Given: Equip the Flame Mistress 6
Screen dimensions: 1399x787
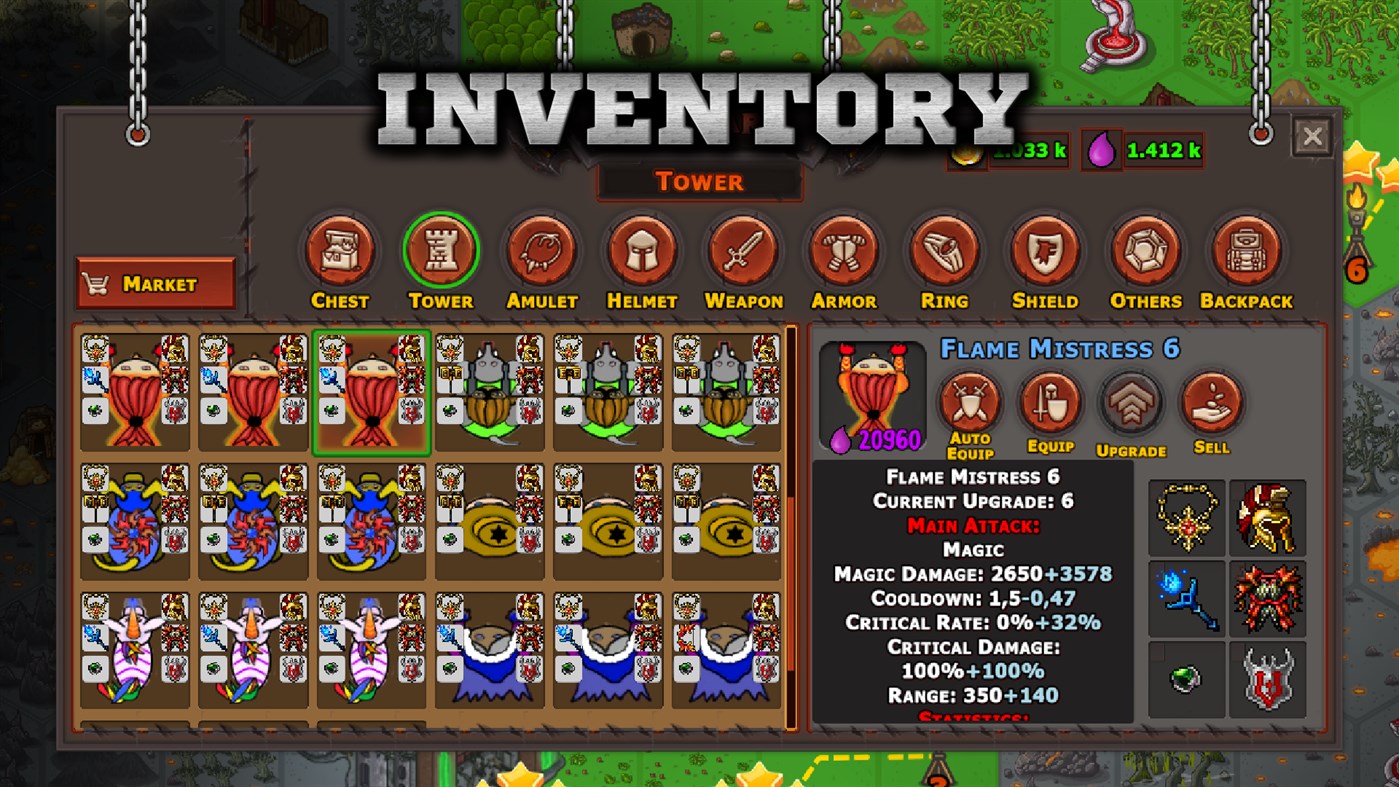Looking at the screenshot, I should pos(1050,402).
